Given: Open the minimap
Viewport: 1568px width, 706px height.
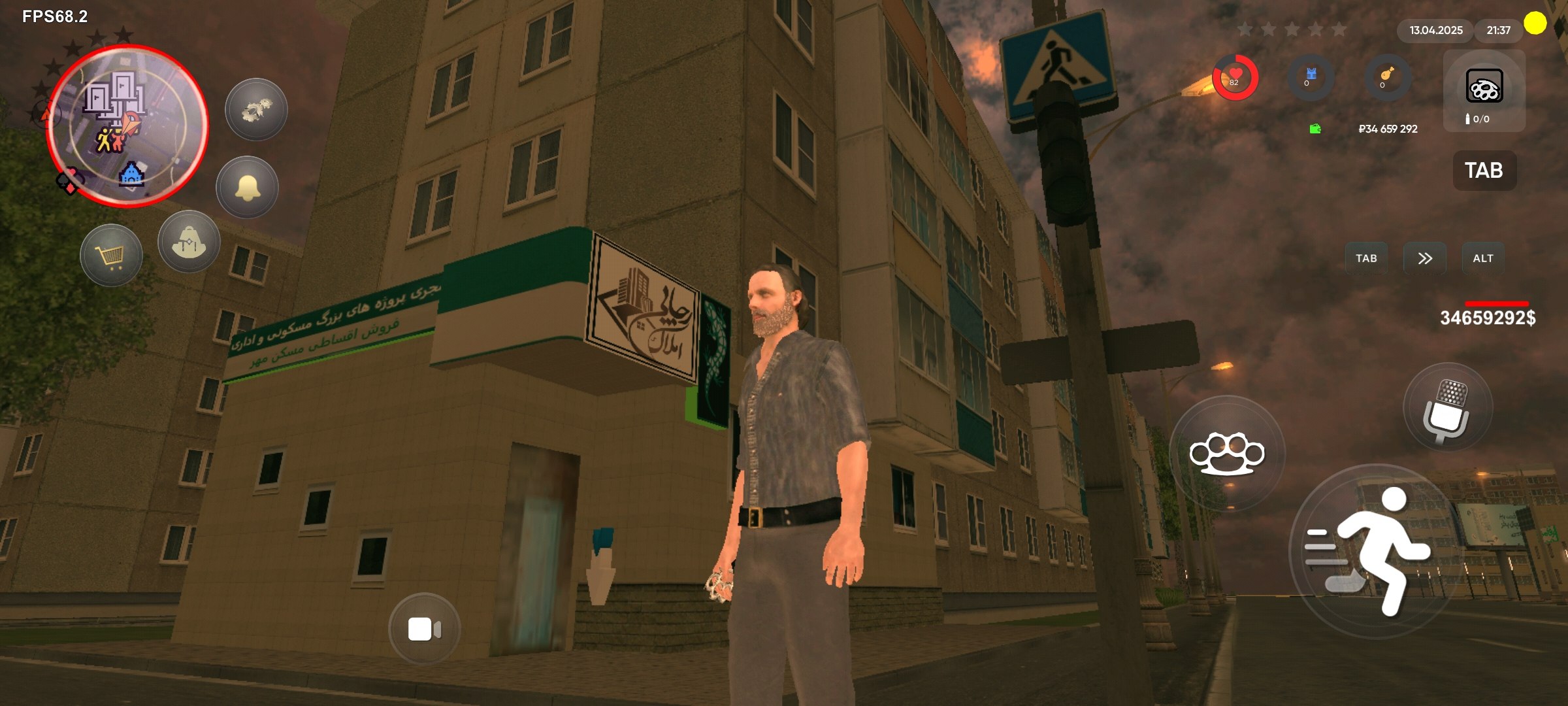Looking at the screenshot, I should (128, 126).
